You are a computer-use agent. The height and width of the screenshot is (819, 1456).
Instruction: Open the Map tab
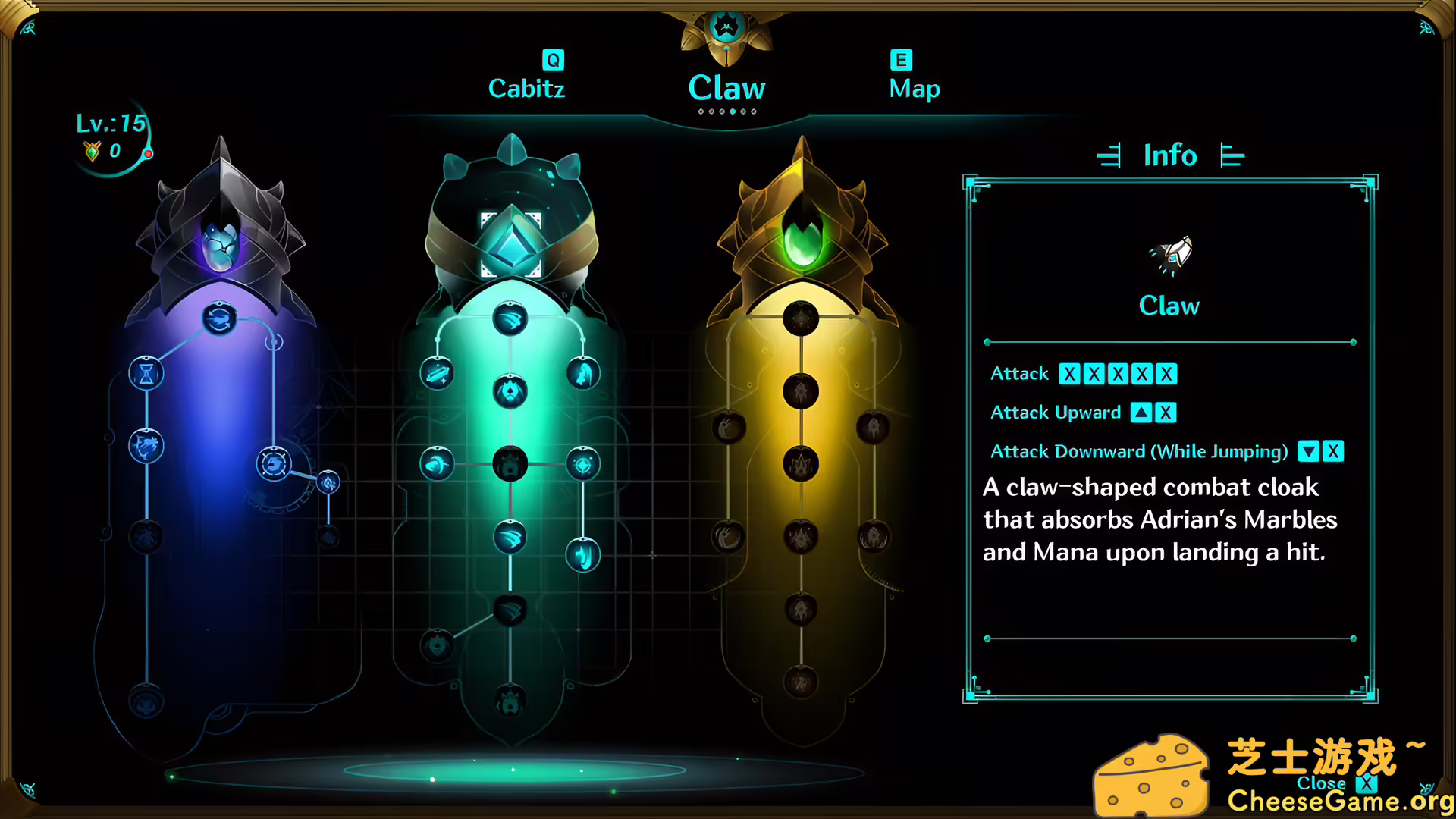tap(914, 88)
